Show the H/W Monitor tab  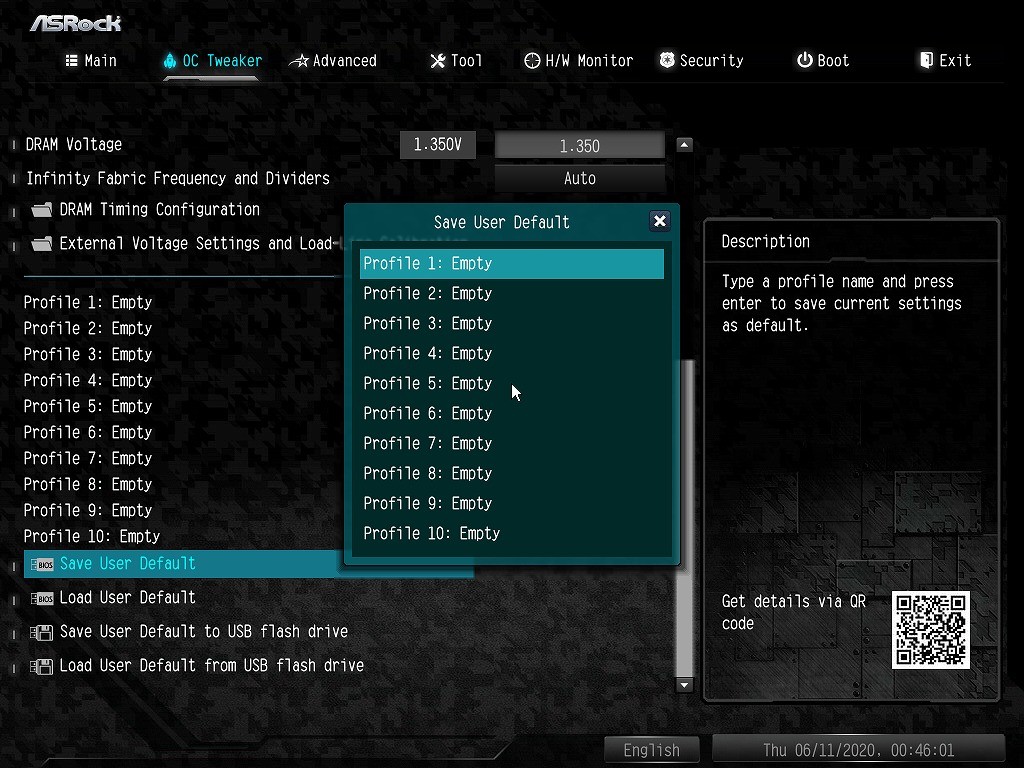579,61
